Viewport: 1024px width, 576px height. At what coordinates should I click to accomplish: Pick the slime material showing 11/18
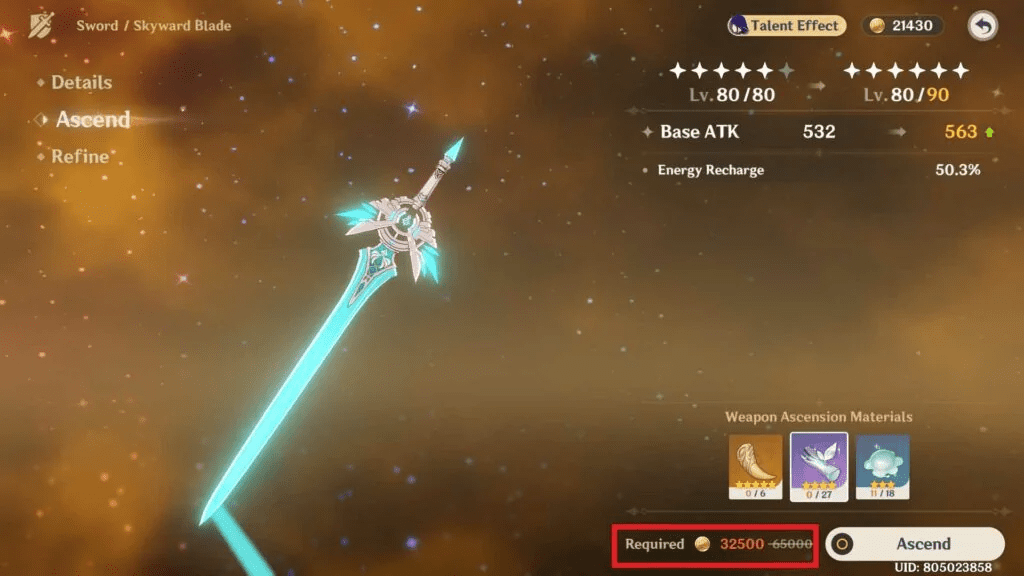[x=882, y=467]
